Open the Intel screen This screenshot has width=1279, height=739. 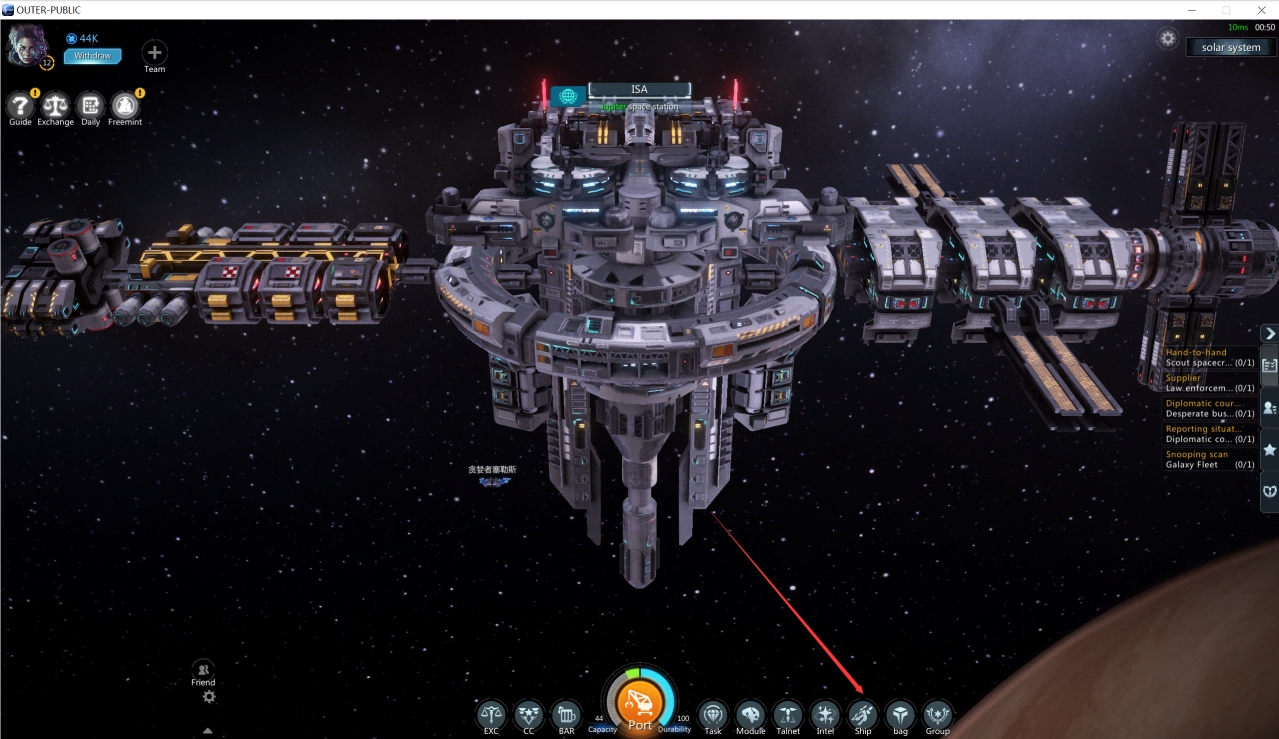(x=825, y=714)
